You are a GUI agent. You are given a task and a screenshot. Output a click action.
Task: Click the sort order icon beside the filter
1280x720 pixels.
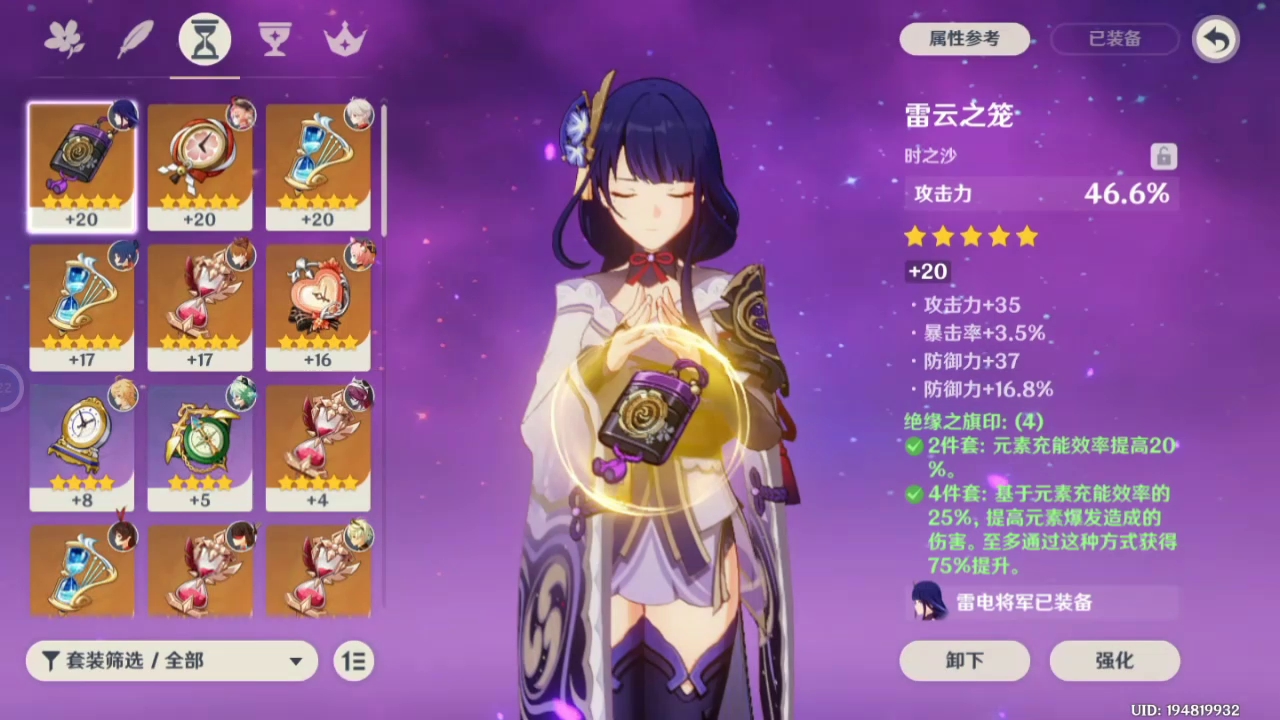pyautogui.click(x=353, y=661)
